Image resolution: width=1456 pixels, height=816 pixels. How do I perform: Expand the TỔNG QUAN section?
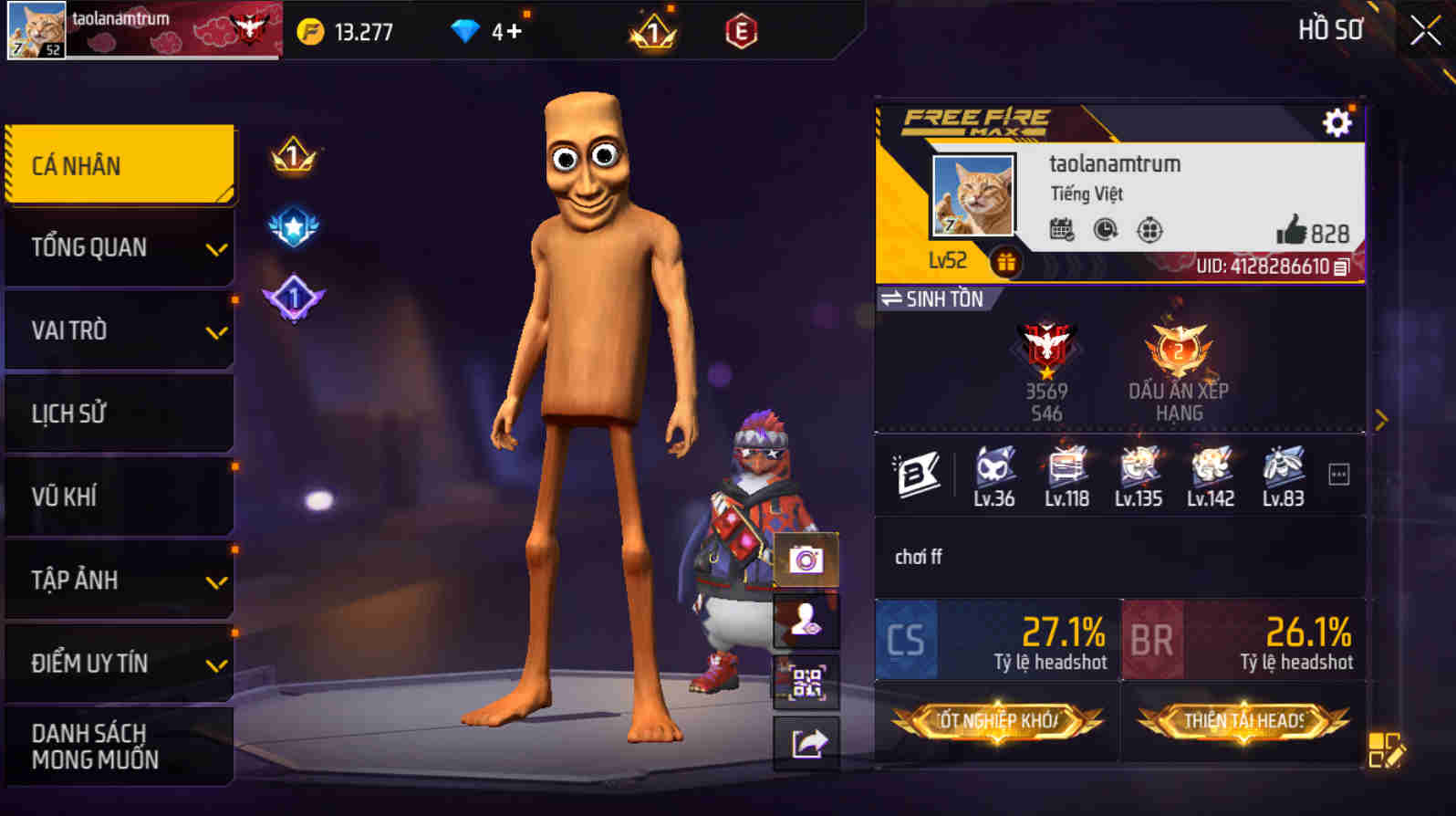[x=119, y=247]
